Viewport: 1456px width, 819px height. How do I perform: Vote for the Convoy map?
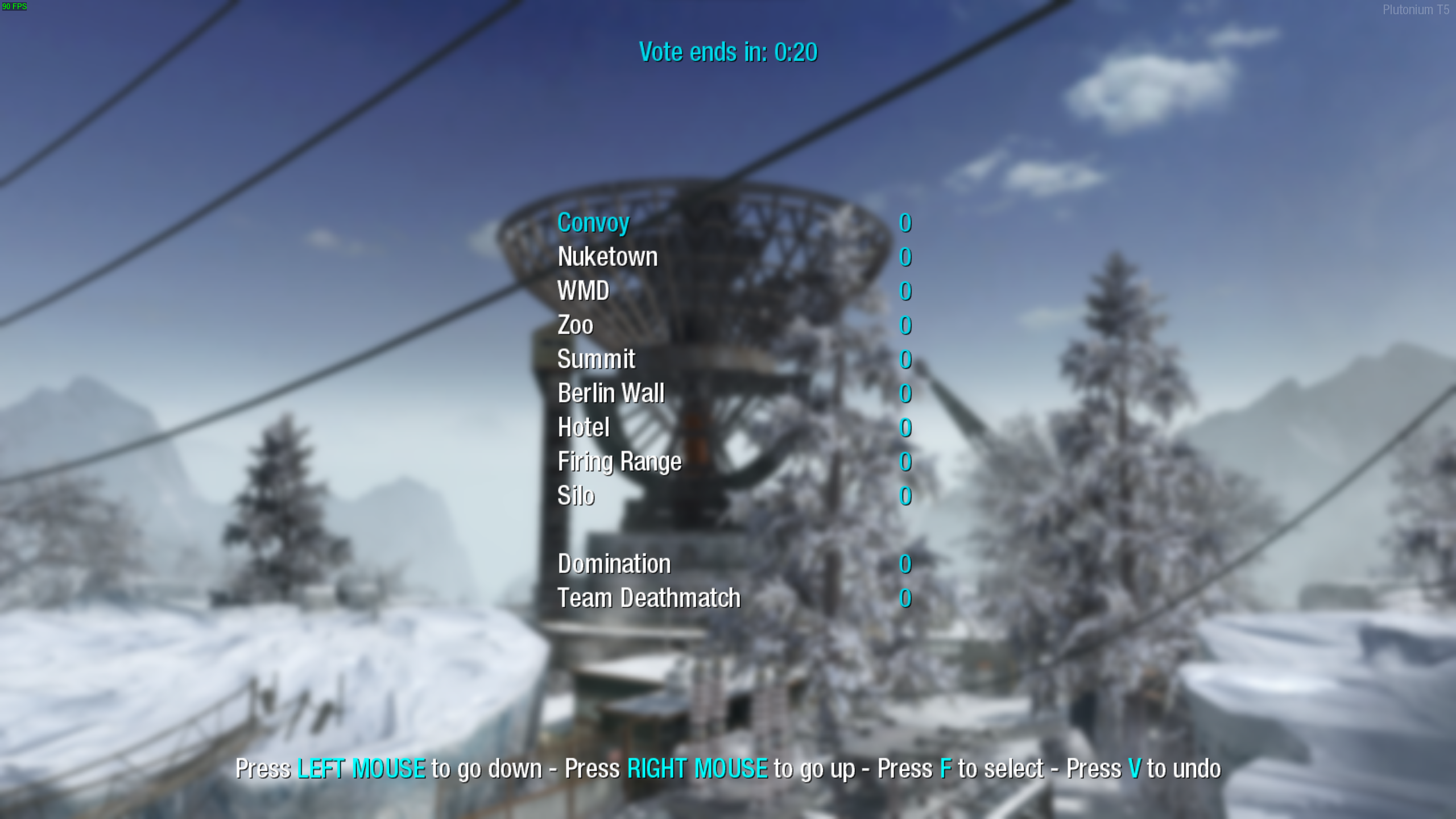pos(593,223)
